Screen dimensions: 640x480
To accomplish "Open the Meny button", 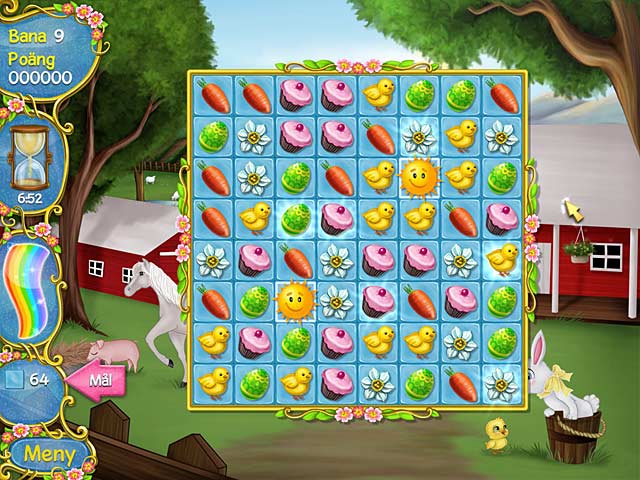I will pos(50,453).
